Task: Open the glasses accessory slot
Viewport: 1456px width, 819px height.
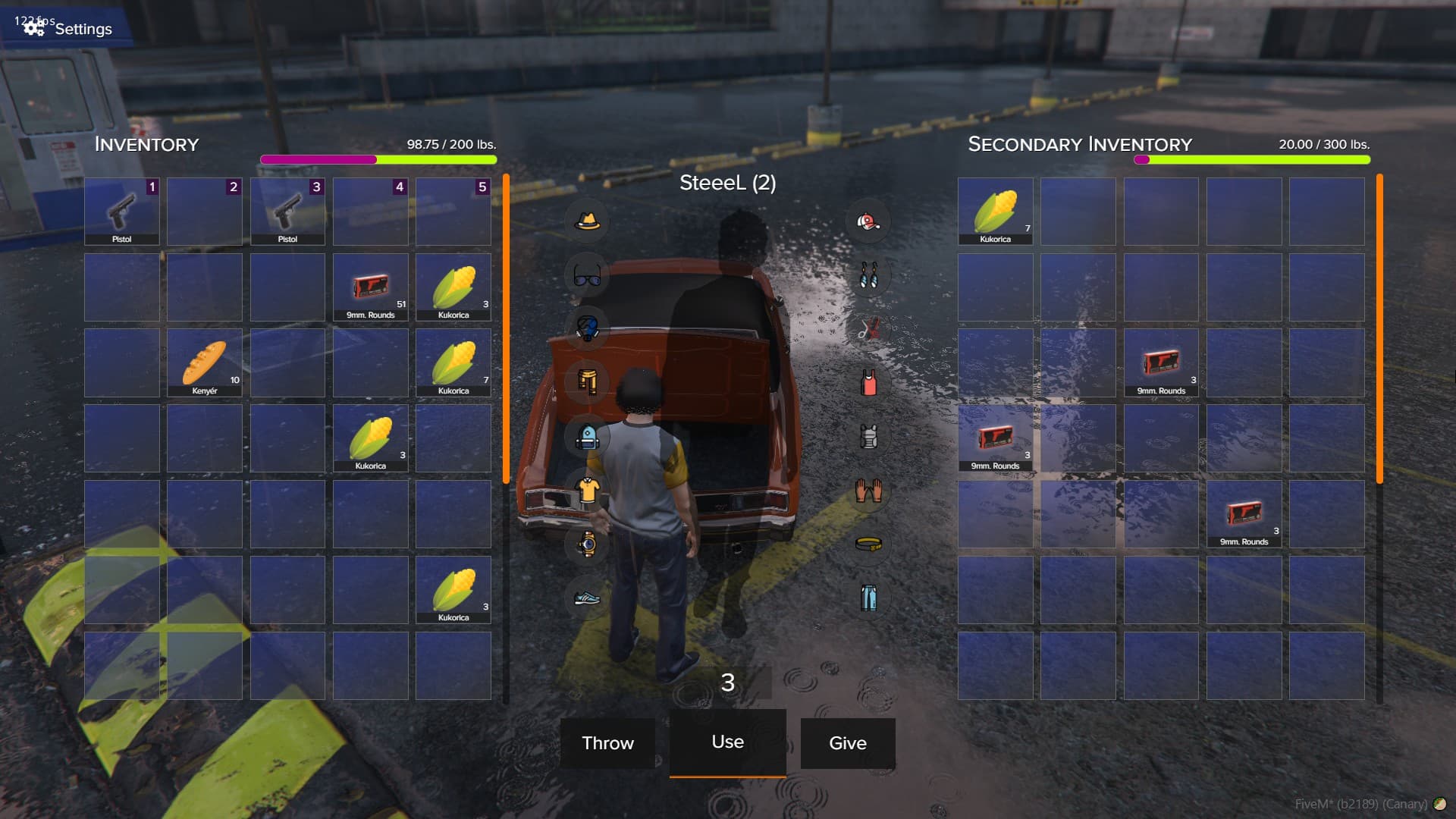Action: coord(587,277)
